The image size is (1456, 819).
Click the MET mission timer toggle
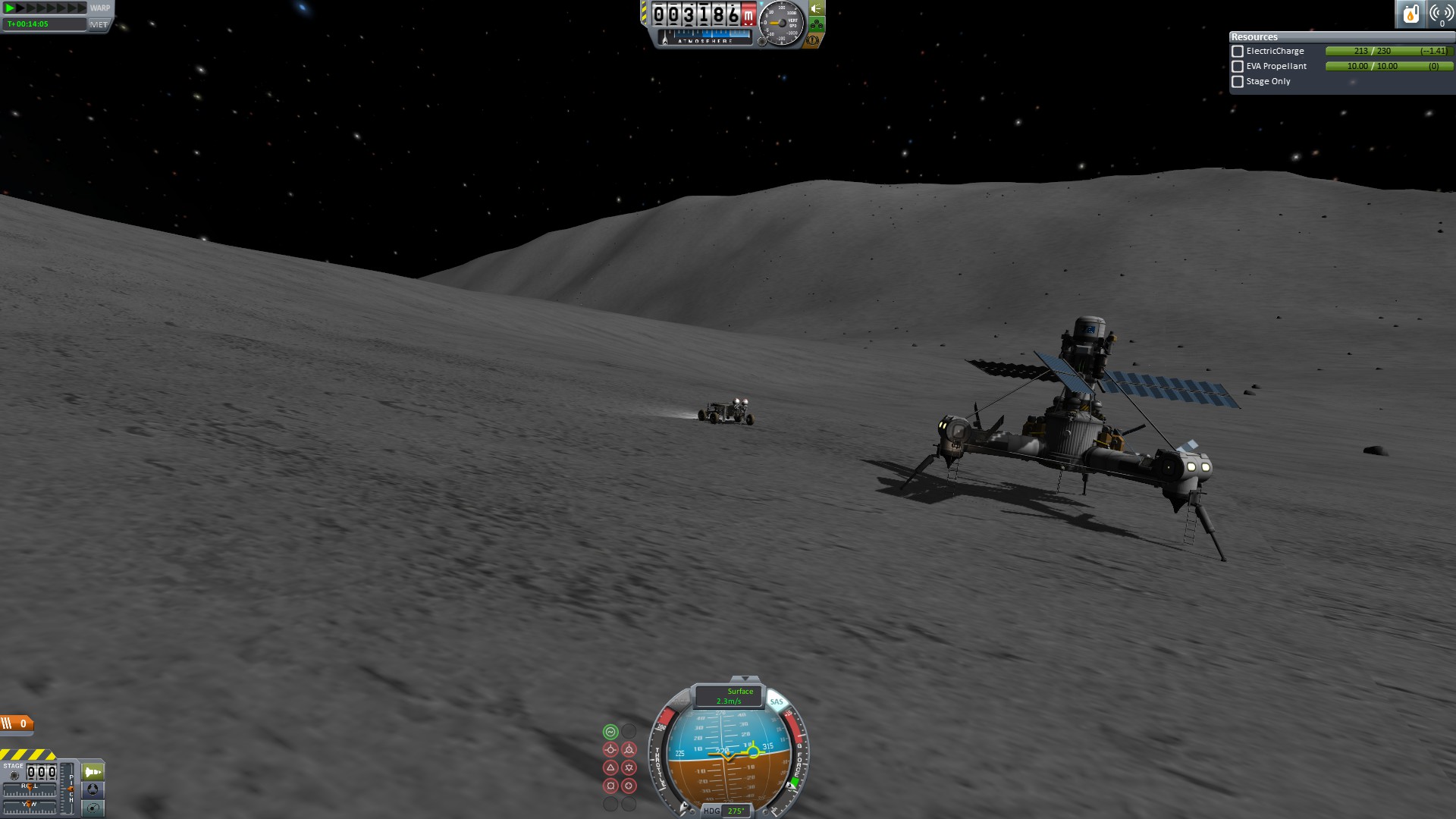click(99, 24)
